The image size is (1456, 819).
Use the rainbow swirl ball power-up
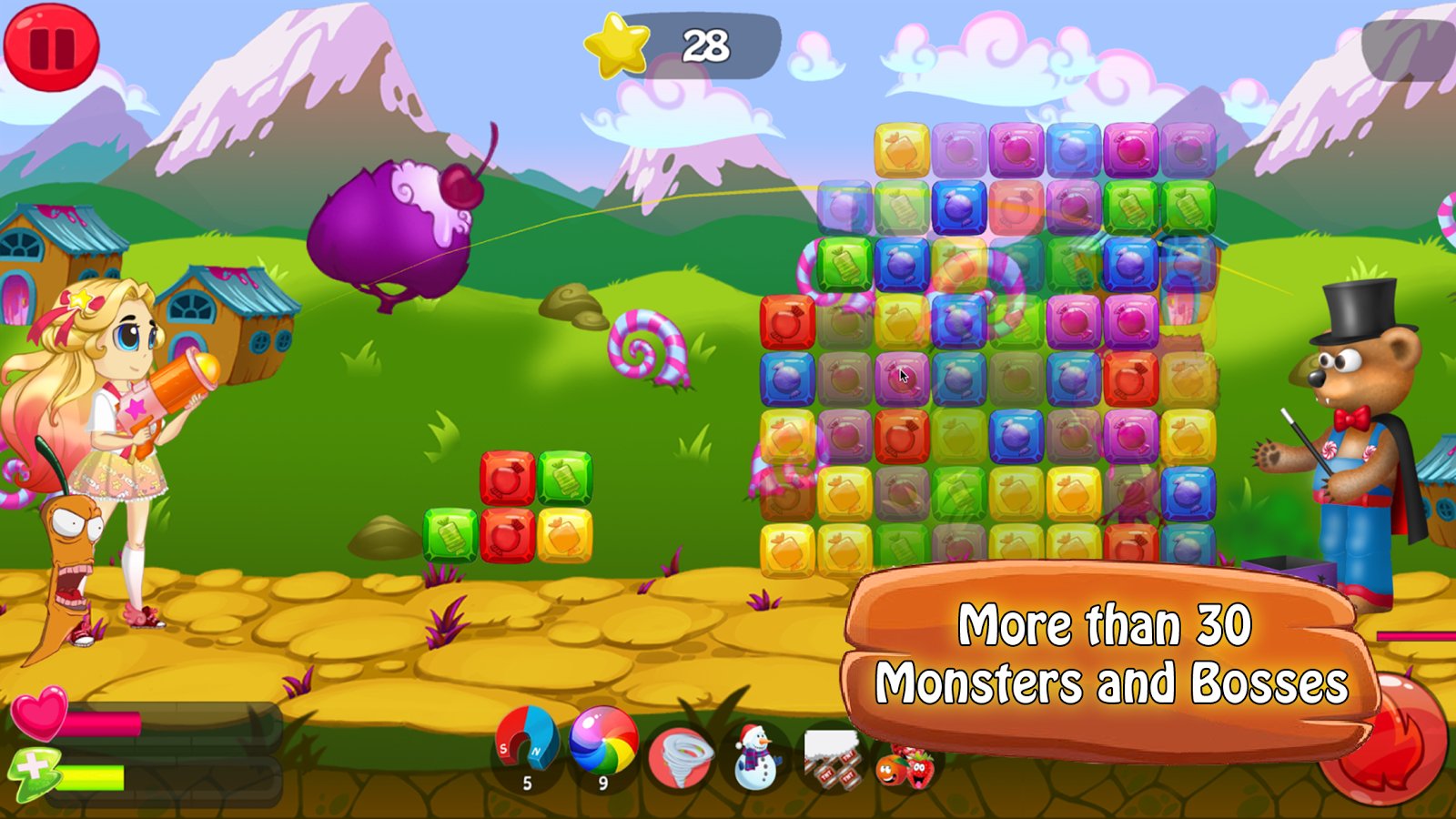click(x=602, y=741)
